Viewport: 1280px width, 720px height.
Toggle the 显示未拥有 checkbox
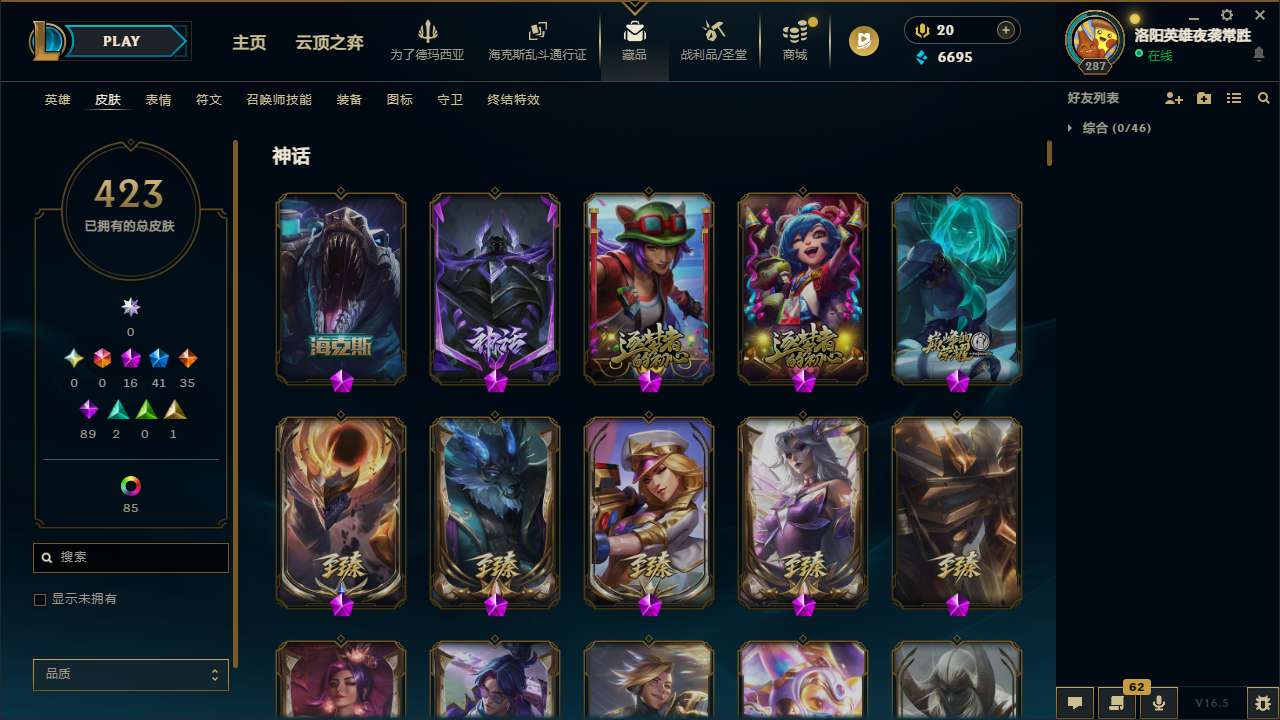[x=40, y=599]
